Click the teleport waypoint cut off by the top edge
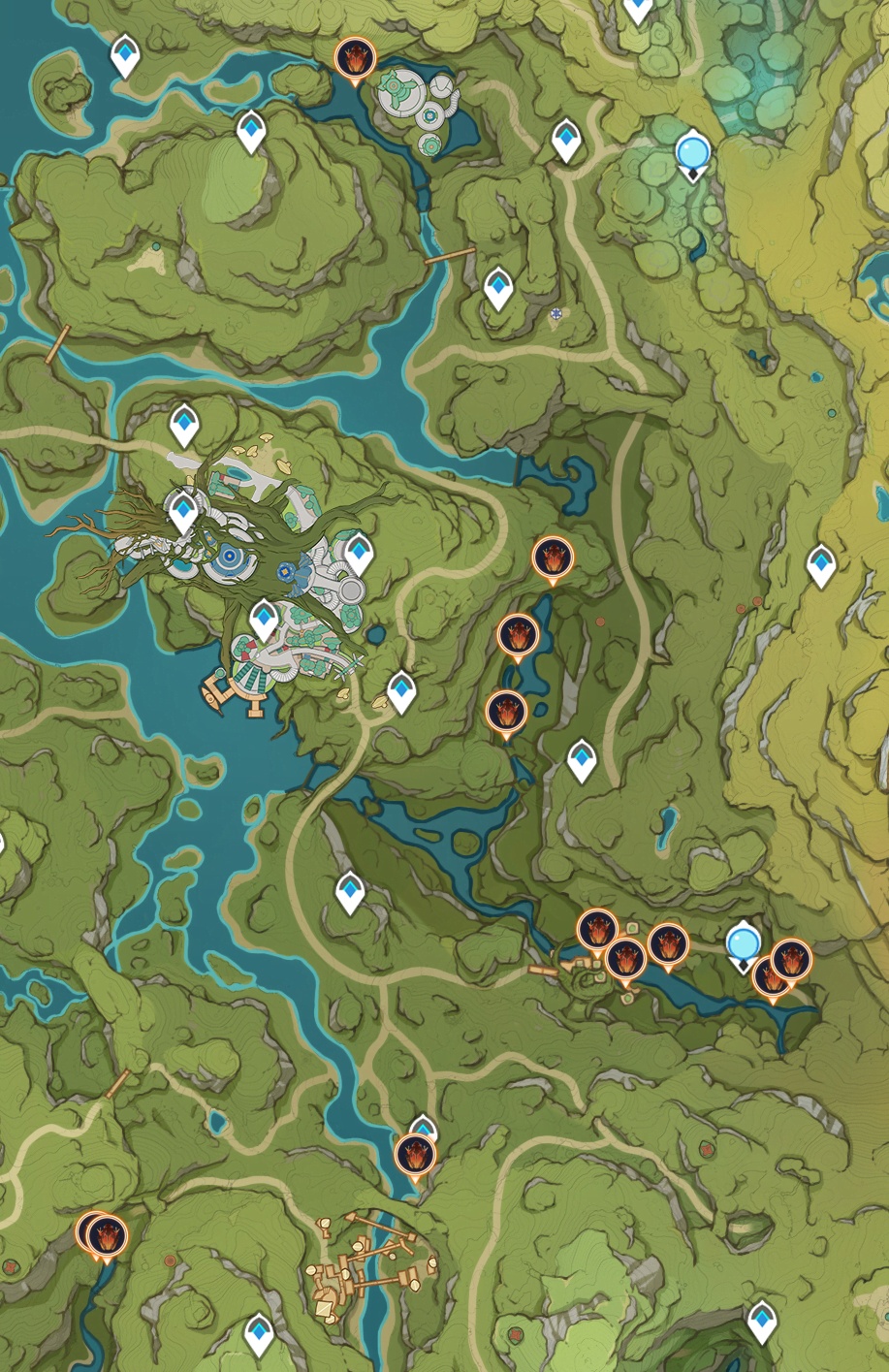This screenshot has height=1372, width=889. pos(637,10)
